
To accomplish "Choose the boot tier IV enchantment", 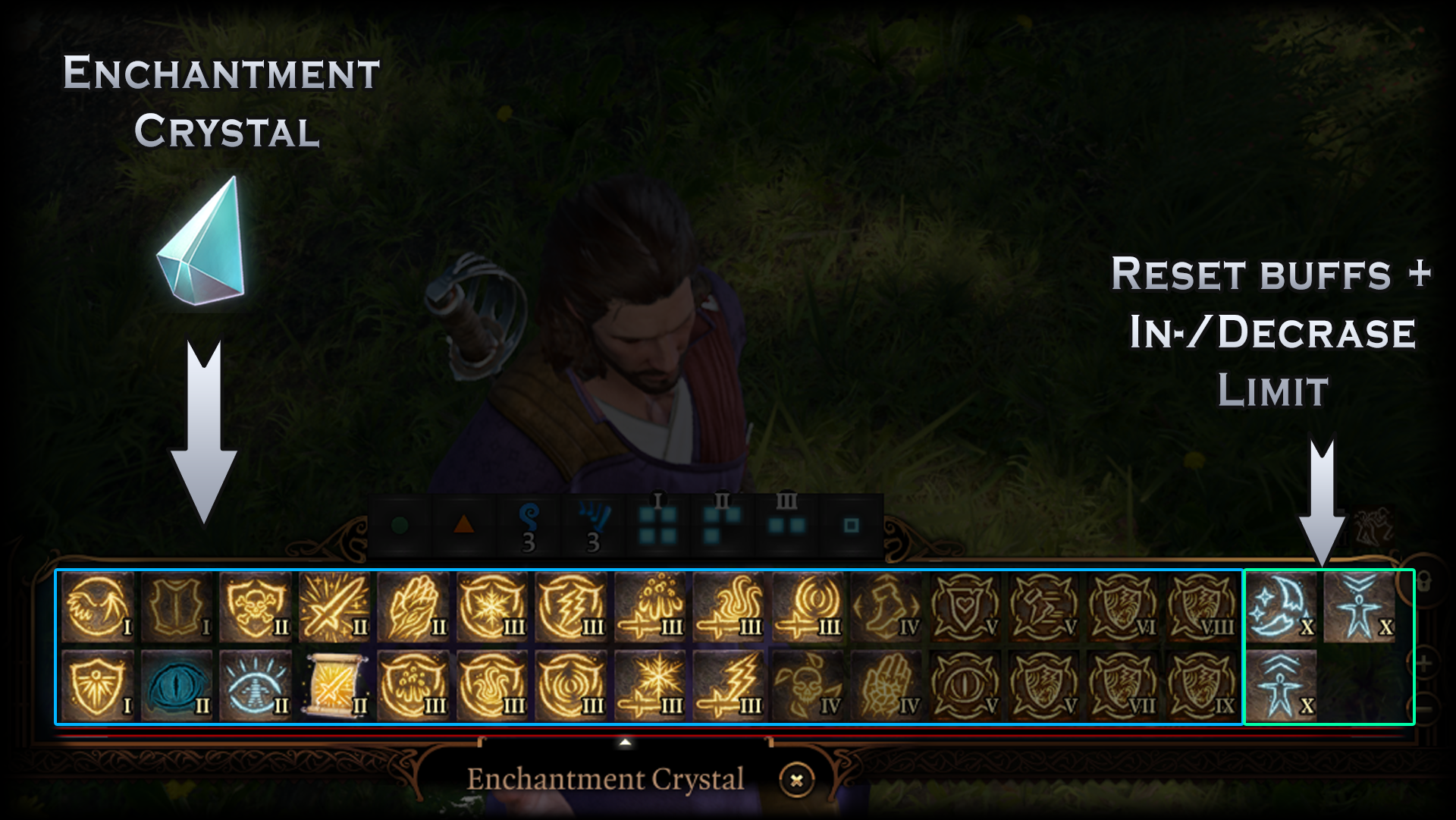I will click(886, 607).
